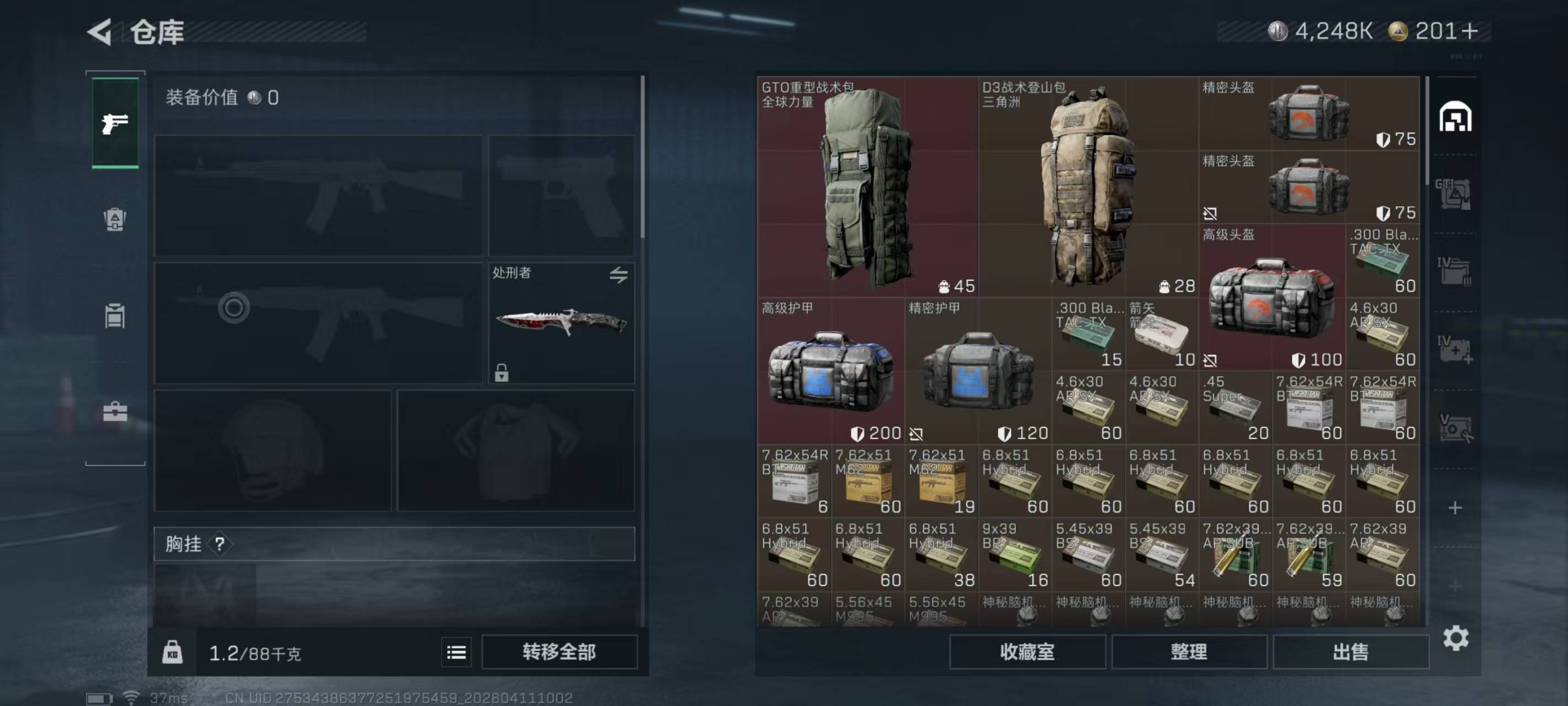The height and width of the screenshot is (706, 1568).
Task: Sort the stash with 整理
Action: pyautogui.click(x=1189, y=652)
